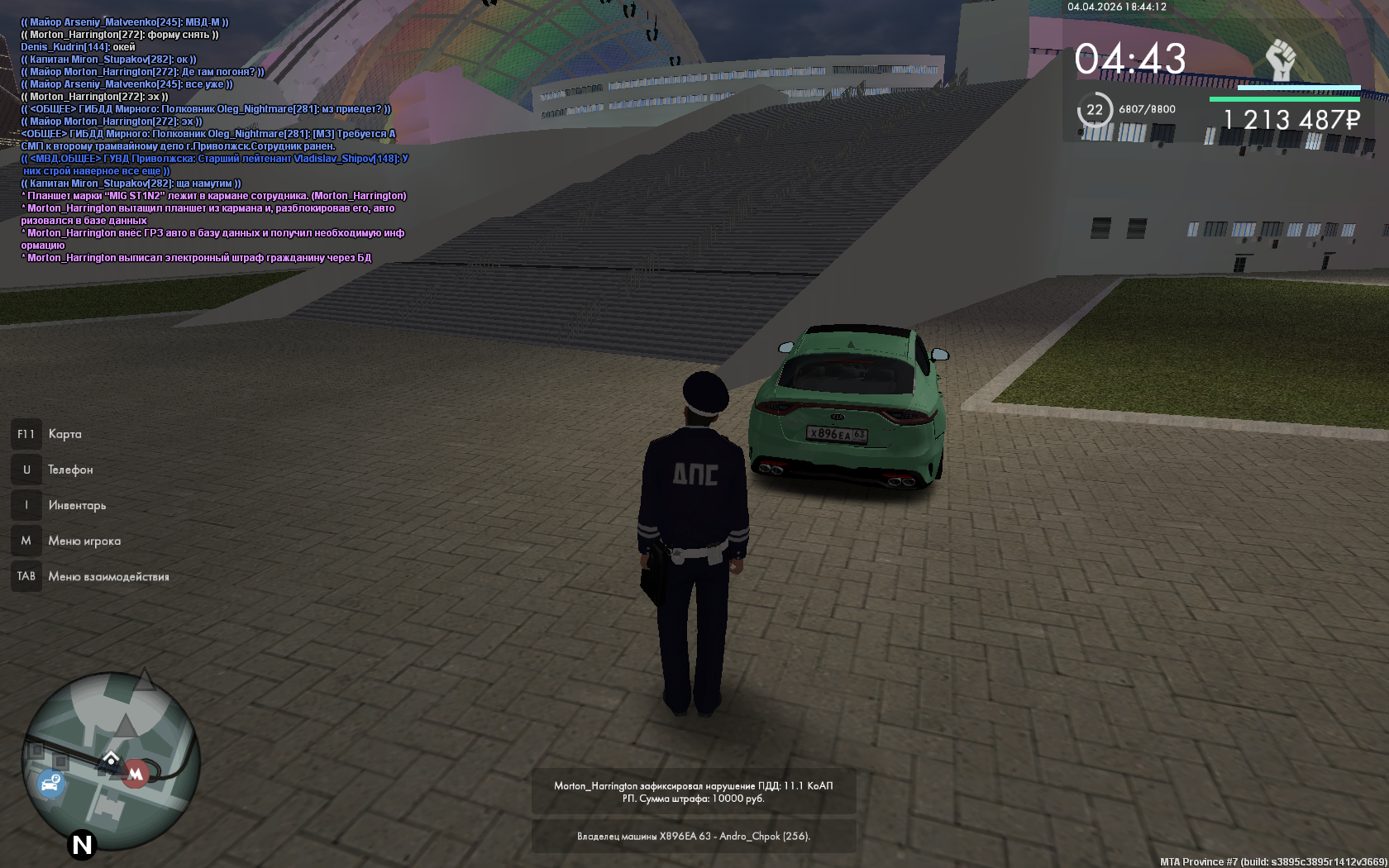Viewport: 1389px width, 868px height.
Task: Click the traffic violation fine notification
Action: (x=693, y=792)
